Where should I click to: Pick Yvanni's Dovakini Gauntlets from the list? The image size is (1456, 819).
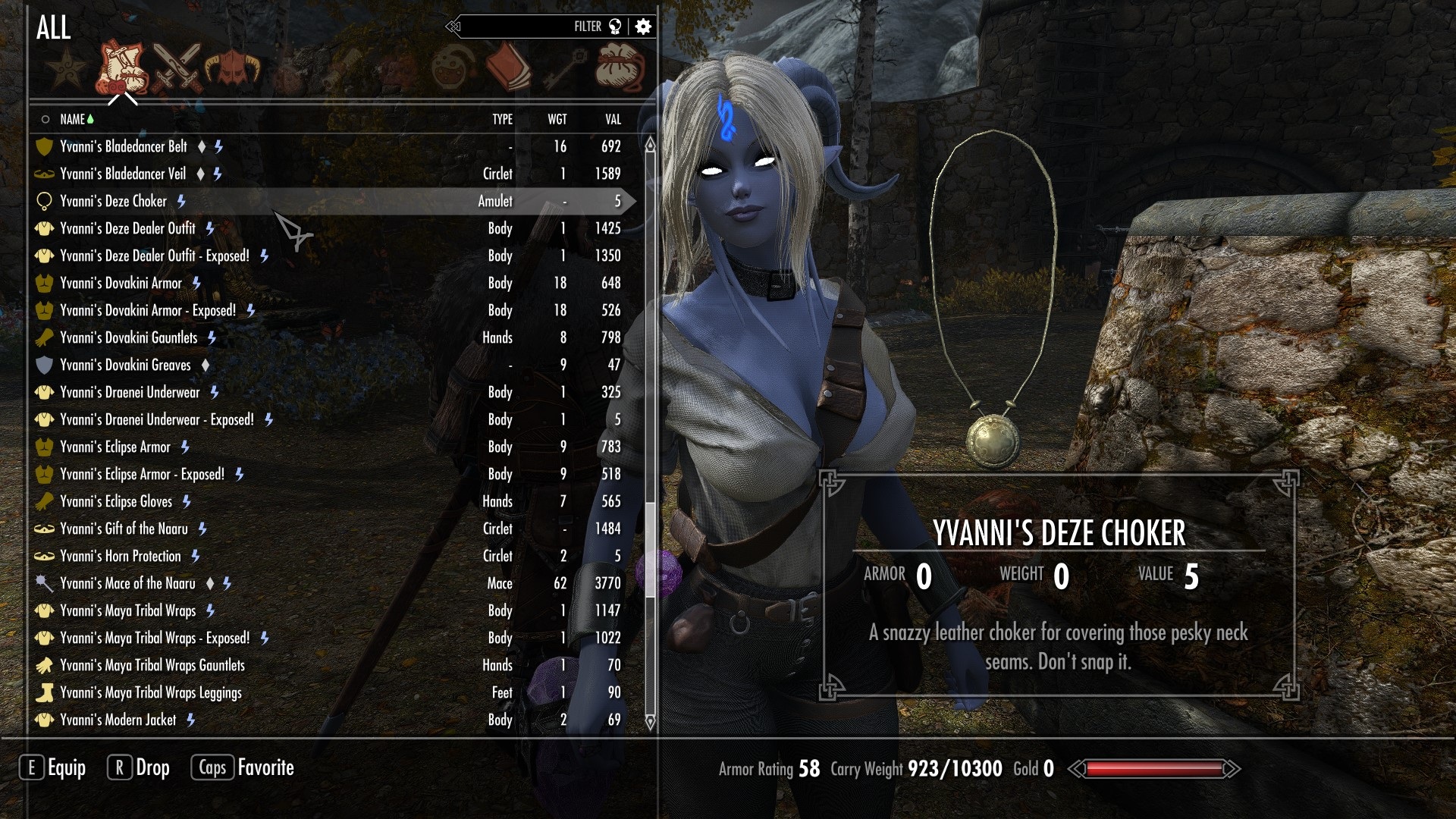[x=128, y=337]
